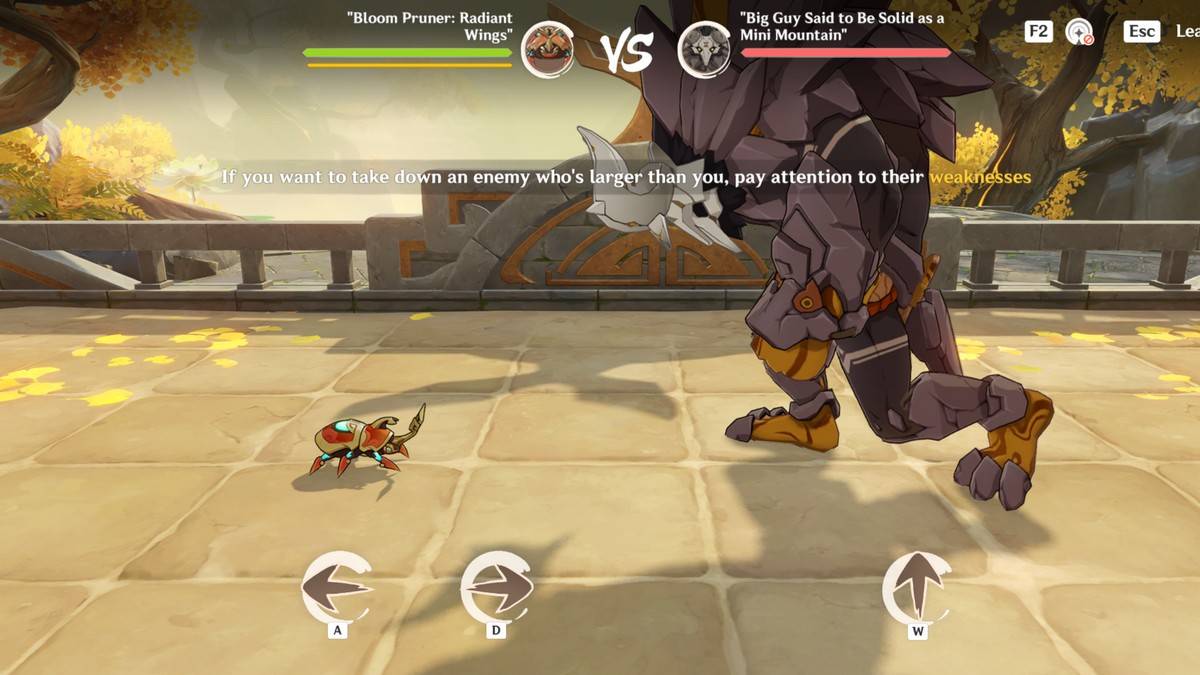
Task: Tap the left arrow move button
Action: tap(336, 587)
